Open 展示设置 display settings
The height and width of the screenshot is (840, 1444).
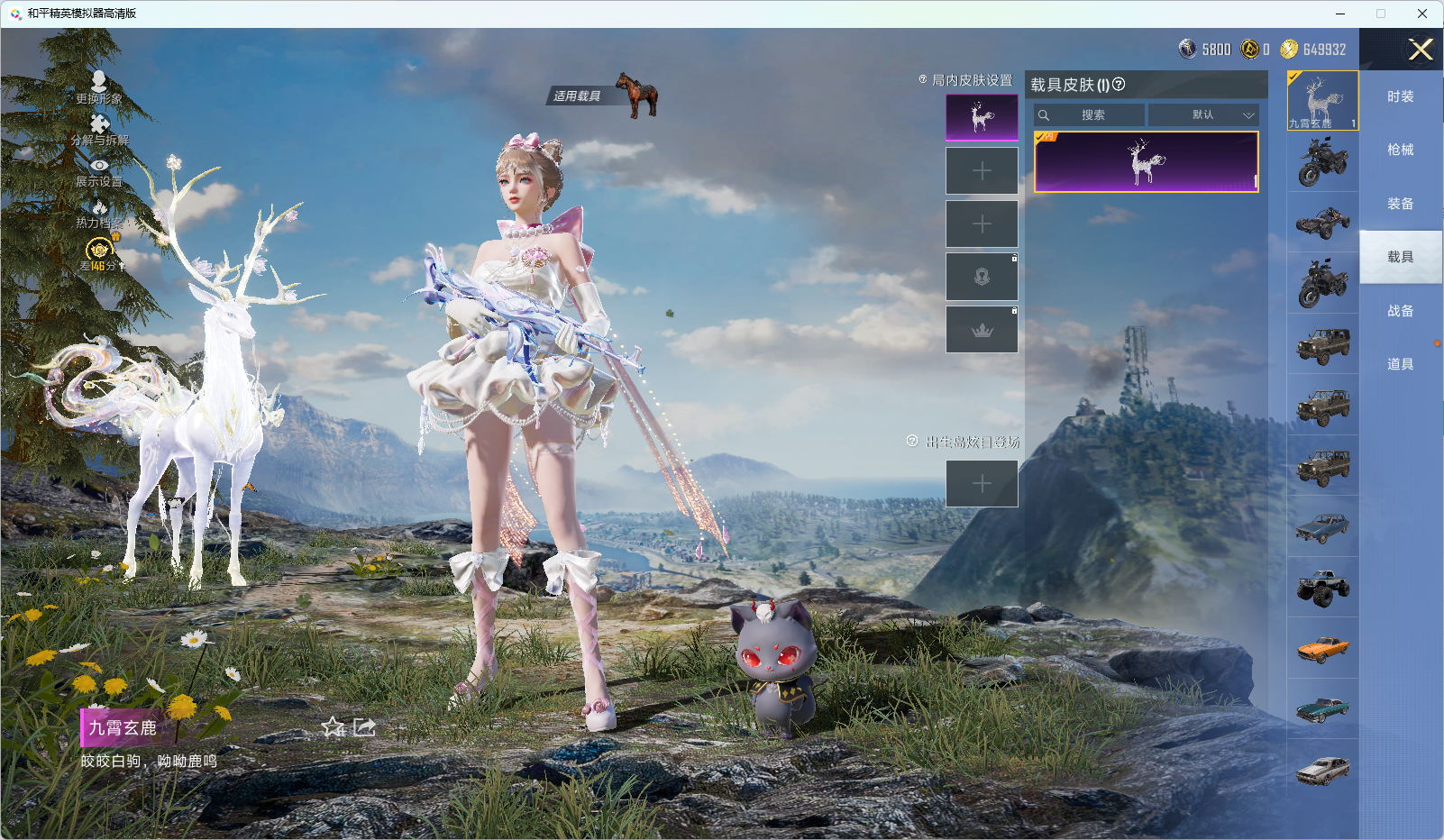pyautogui.click(x=99, y=171)
